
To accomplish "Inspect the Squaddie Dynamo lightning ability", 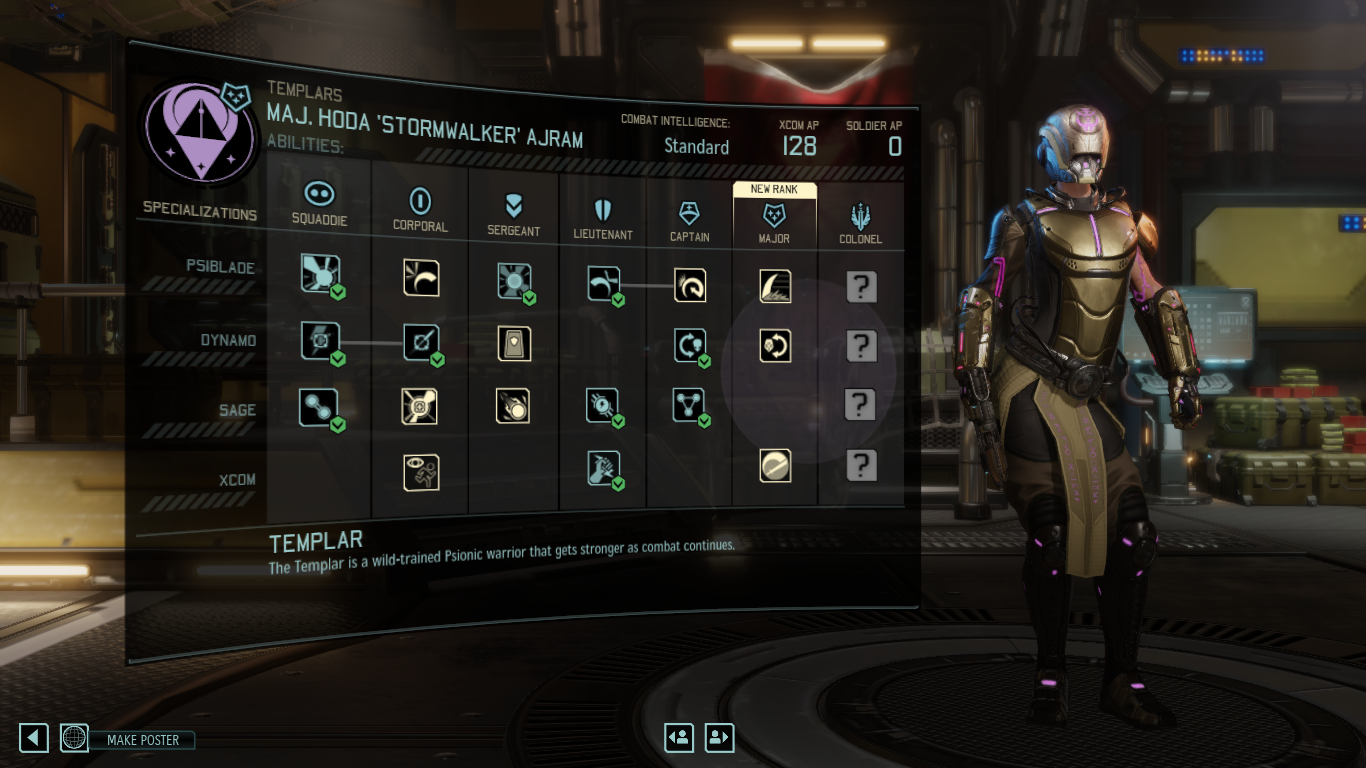I will tap(321, 340).
